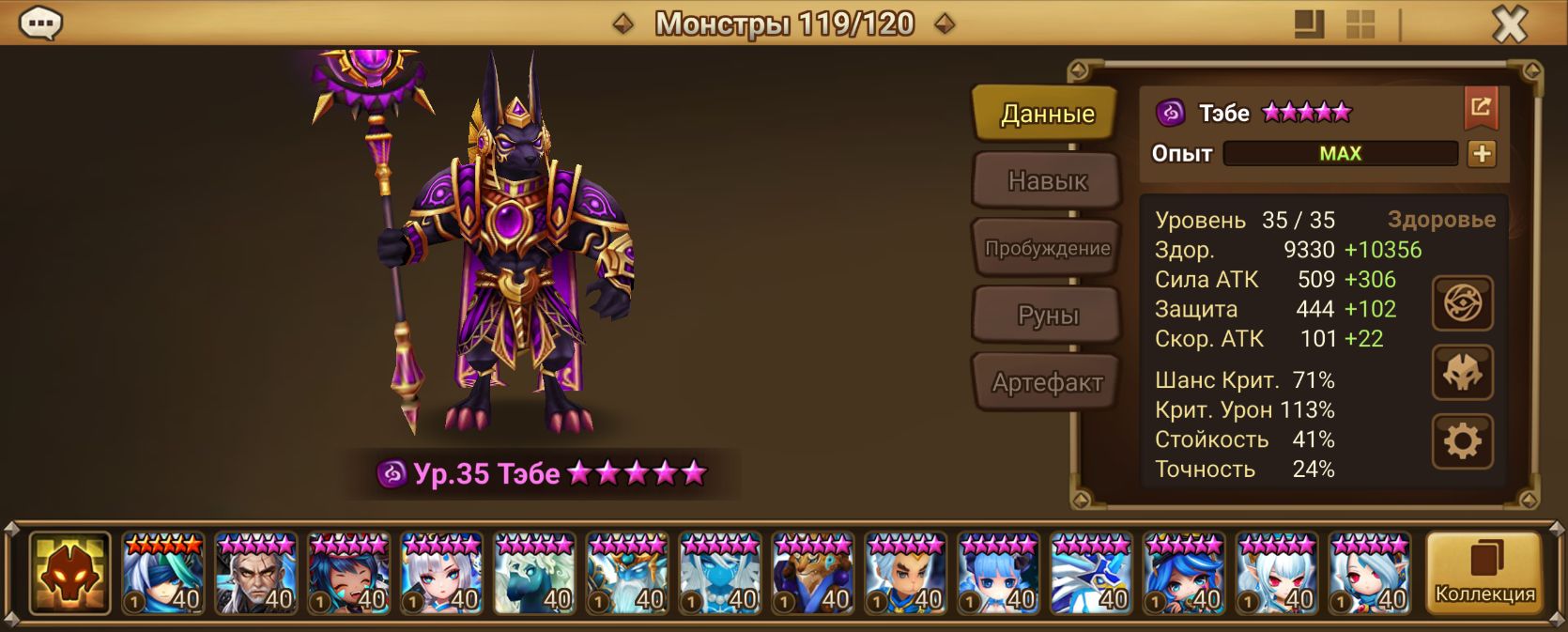
Task: Click the monster mask round icon
Action: pos(1462,373)
